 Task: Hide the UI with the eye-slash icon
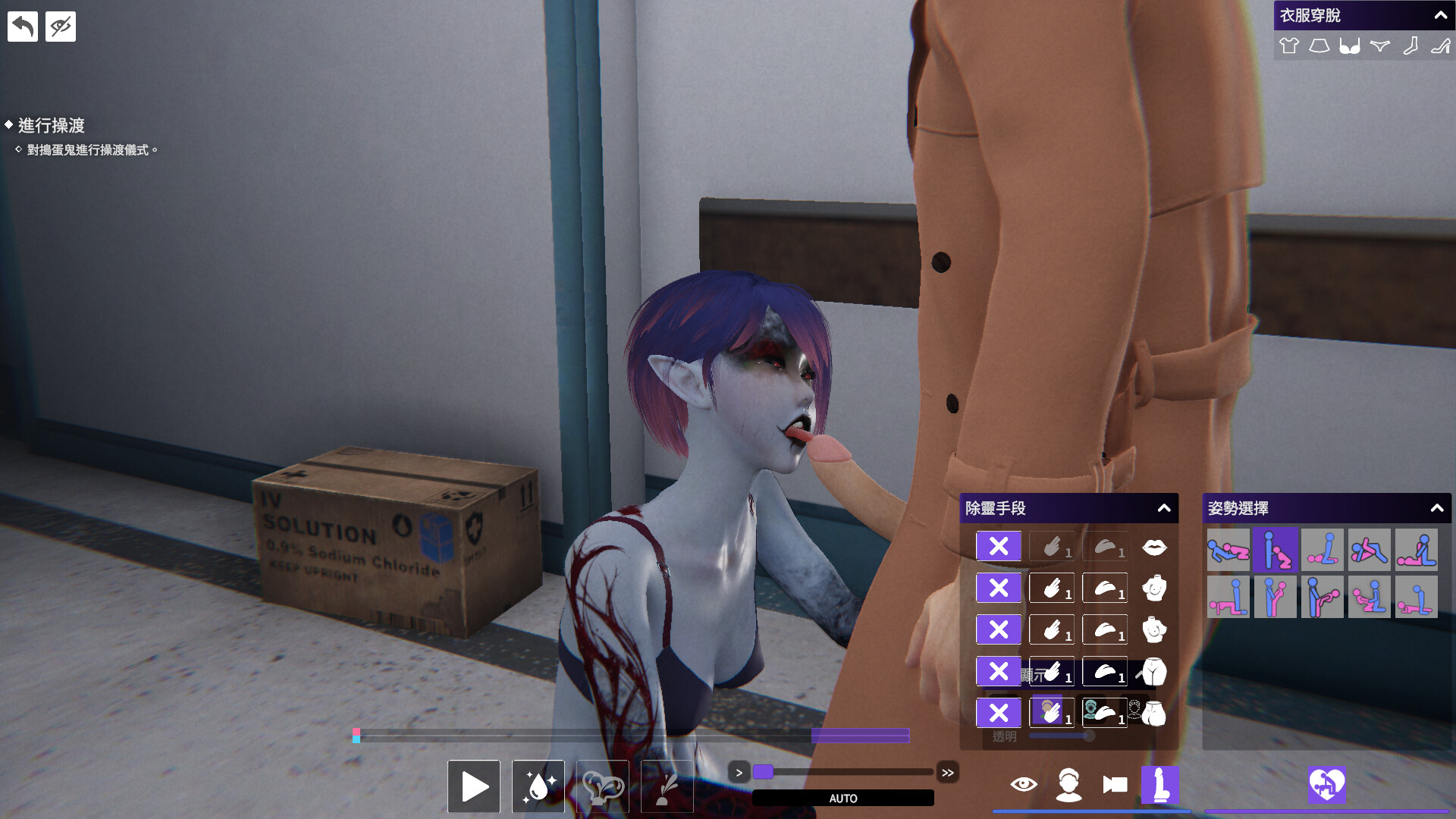click(x=60, y=25)
